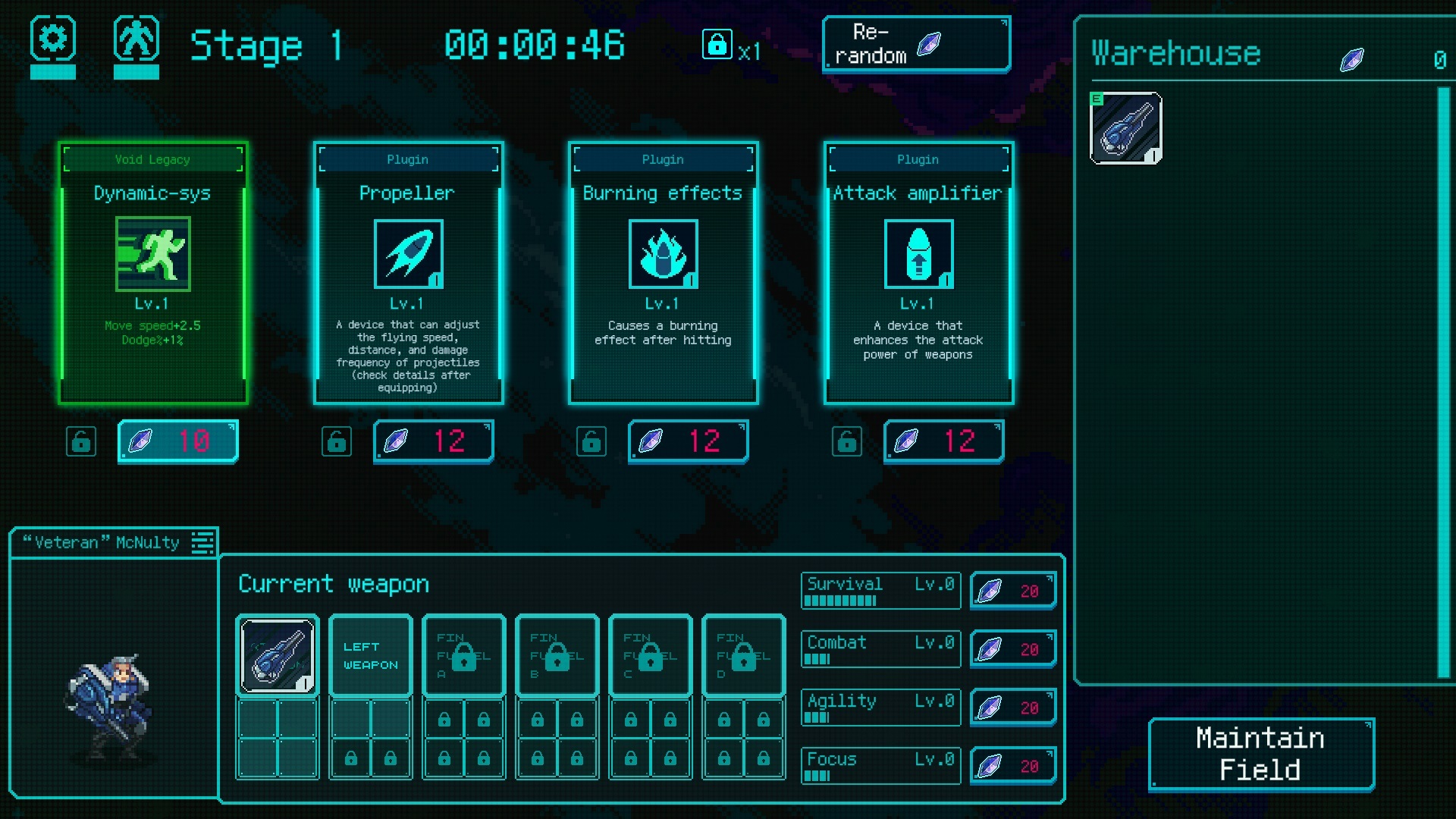Toggle the lock beneath the Attack amplifier card
1456x819 pixels.
coord(847,441)
